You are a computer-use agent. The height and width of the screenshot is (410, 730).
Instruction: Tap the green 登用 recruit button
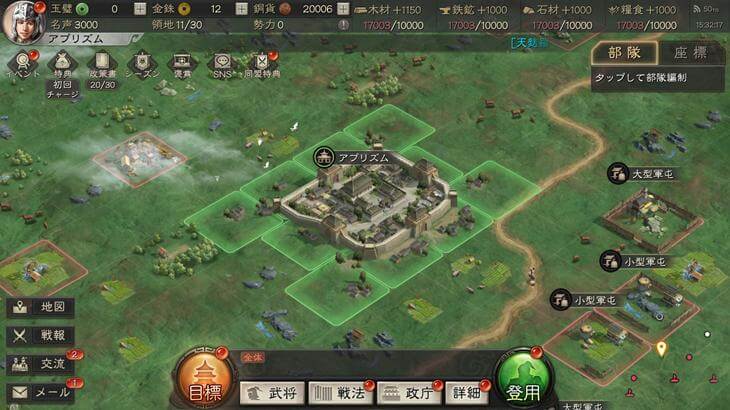pos(526,380)
